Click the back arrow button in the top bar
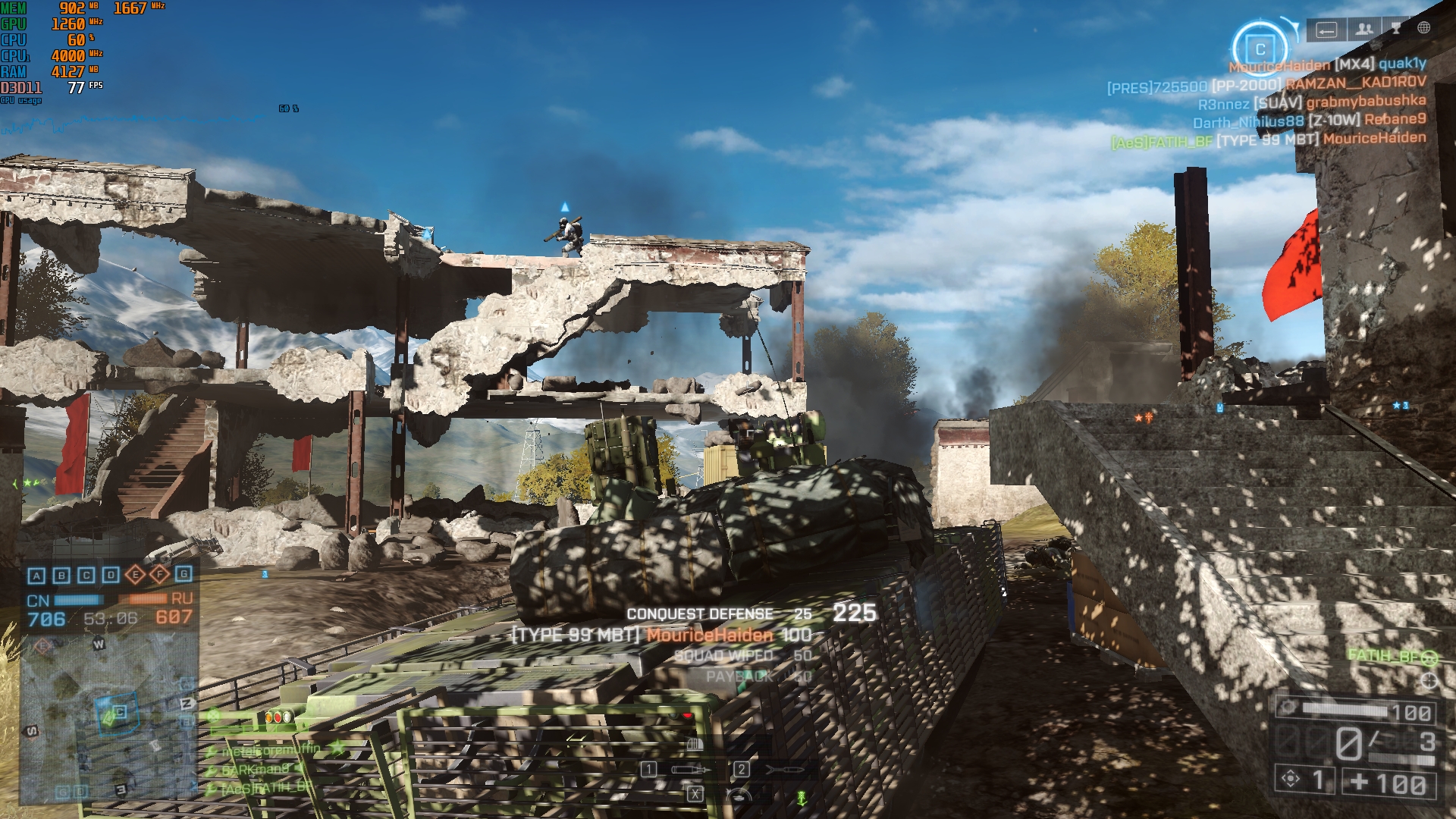1456x819 pixels. 1326,30
